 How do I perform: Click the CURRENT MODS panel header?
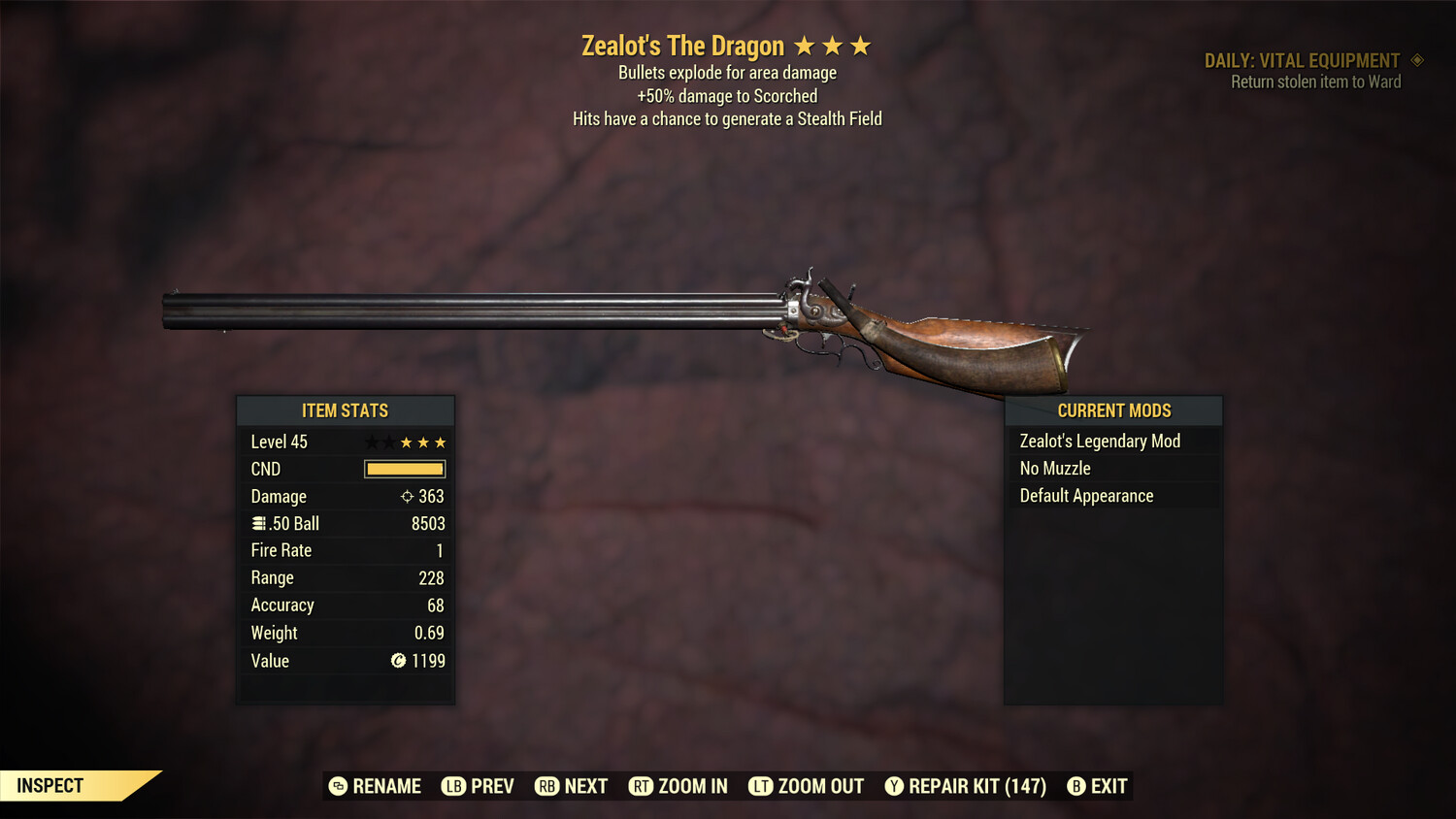click(1113, 410)
